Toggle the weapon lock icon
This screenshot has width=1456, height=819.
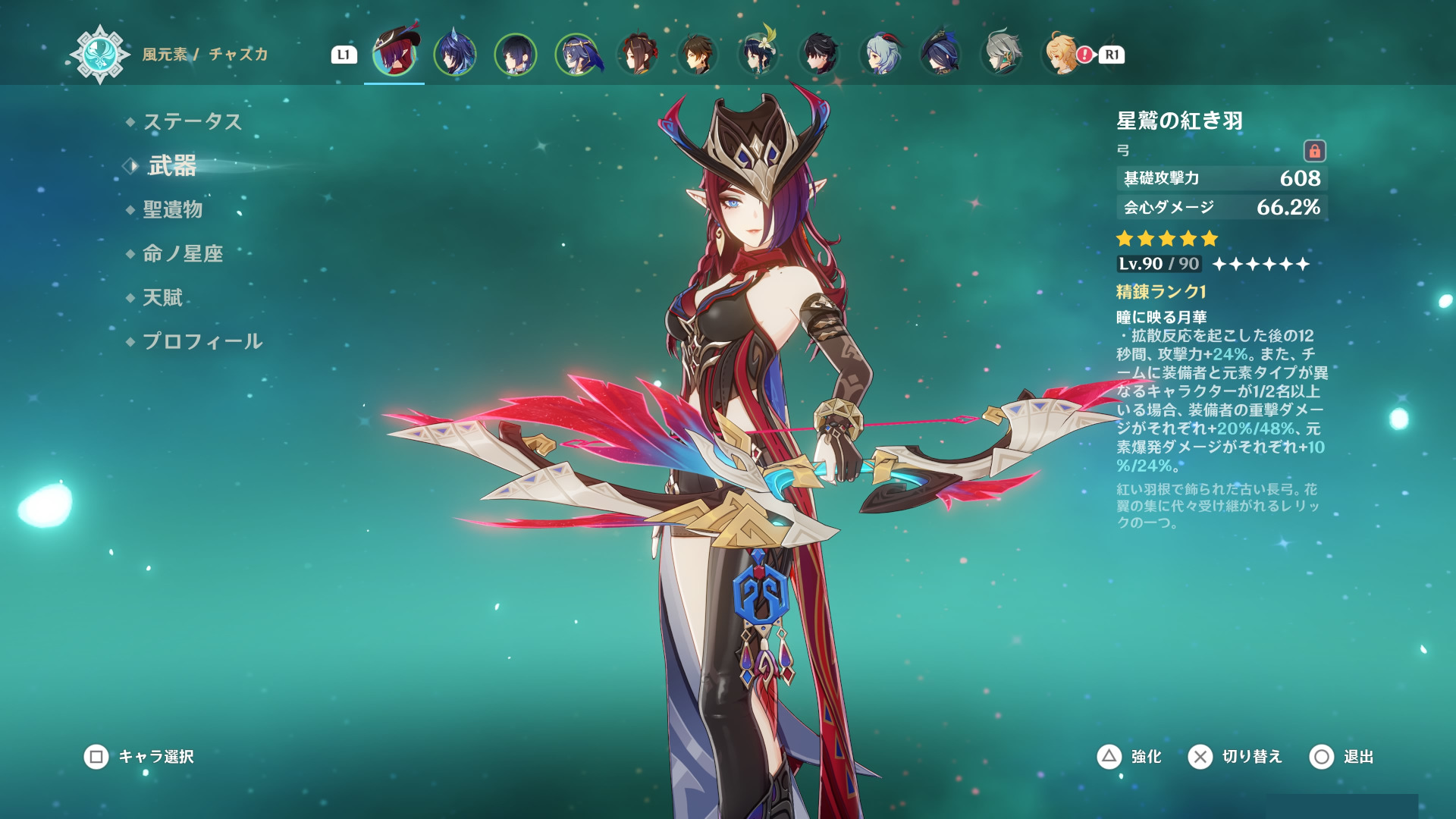click(x=1314, y=151)
